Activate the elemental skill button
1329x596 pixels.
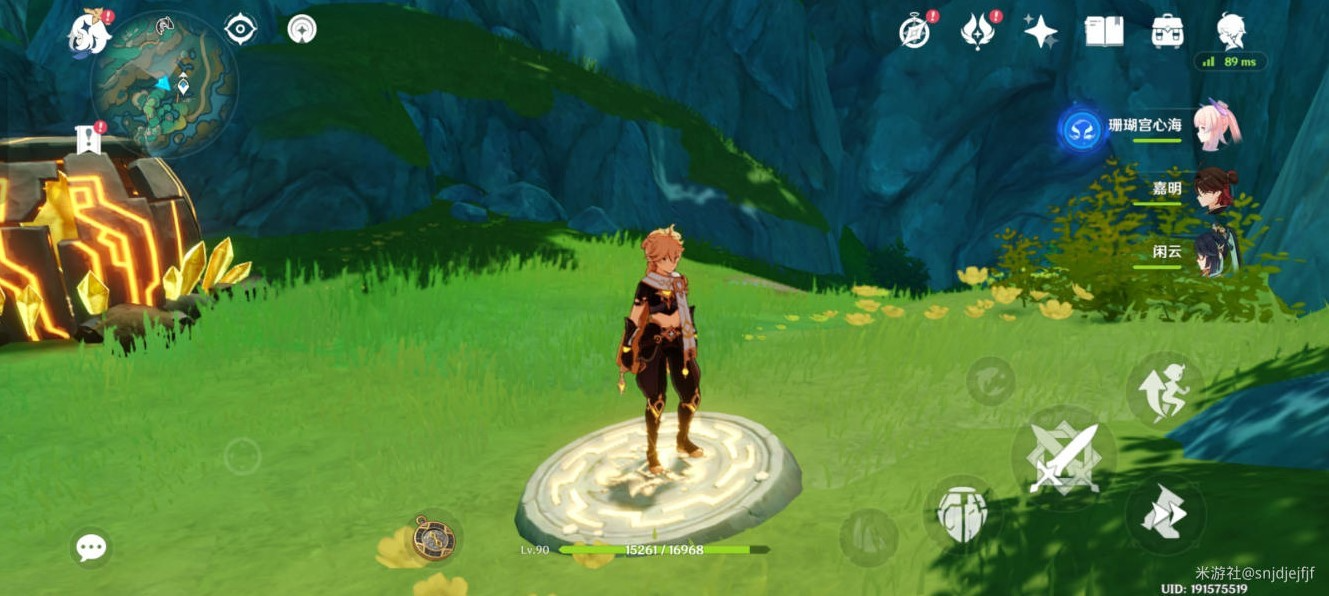[962, 515]
